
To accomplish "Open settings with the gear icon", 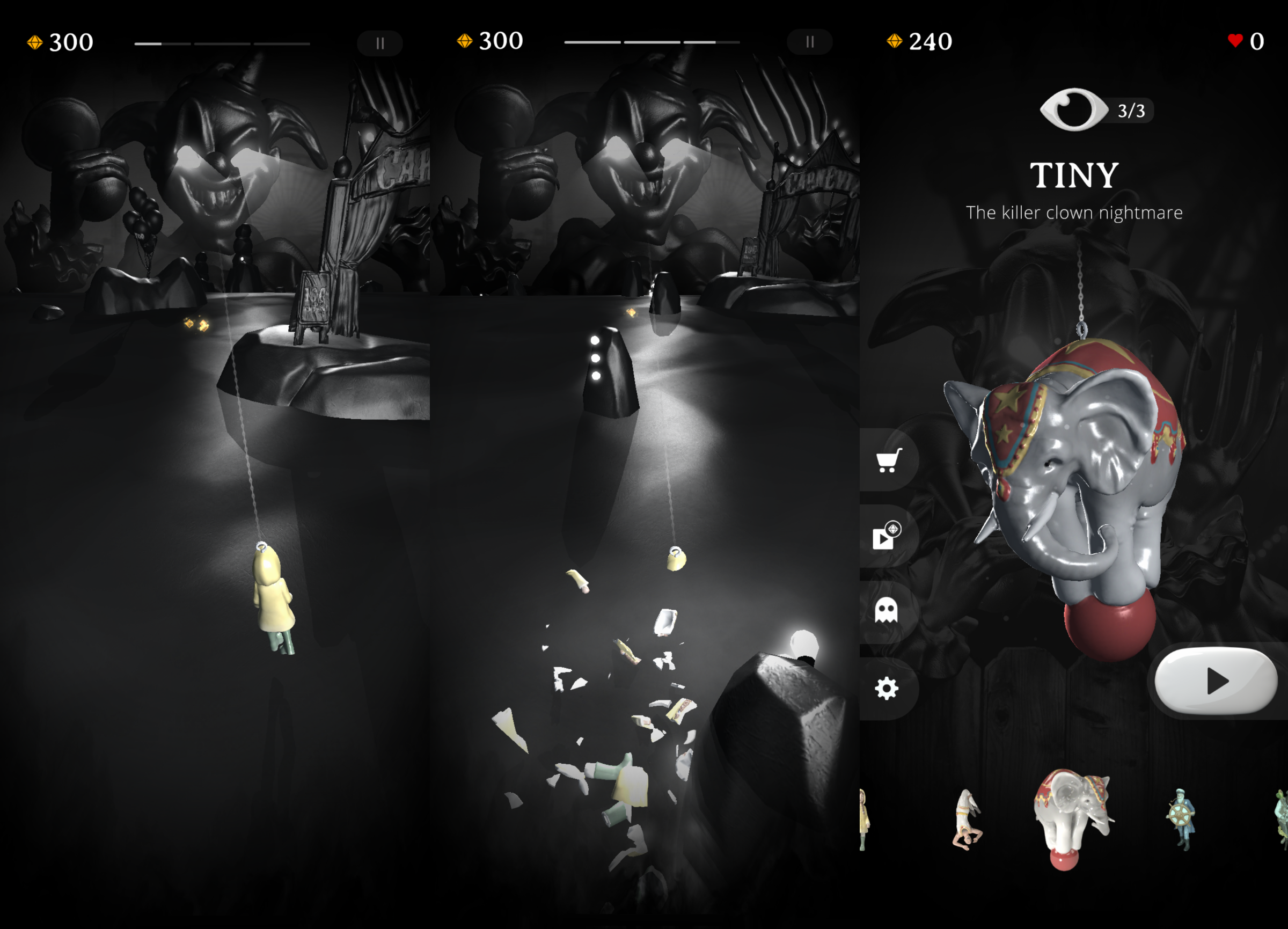I will [x=887, y=689].
